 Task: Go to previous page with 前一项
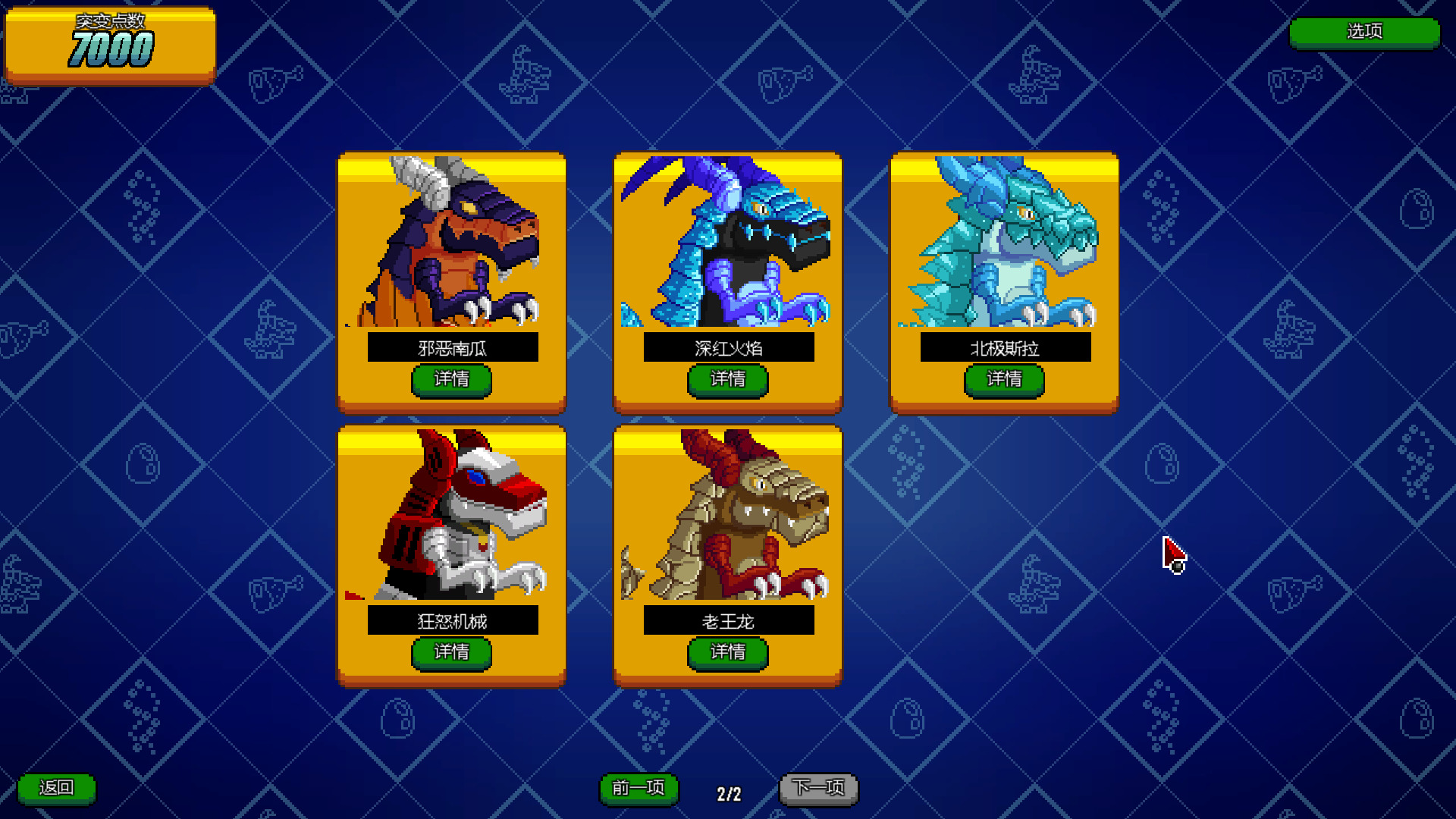(x=639, y=788)
